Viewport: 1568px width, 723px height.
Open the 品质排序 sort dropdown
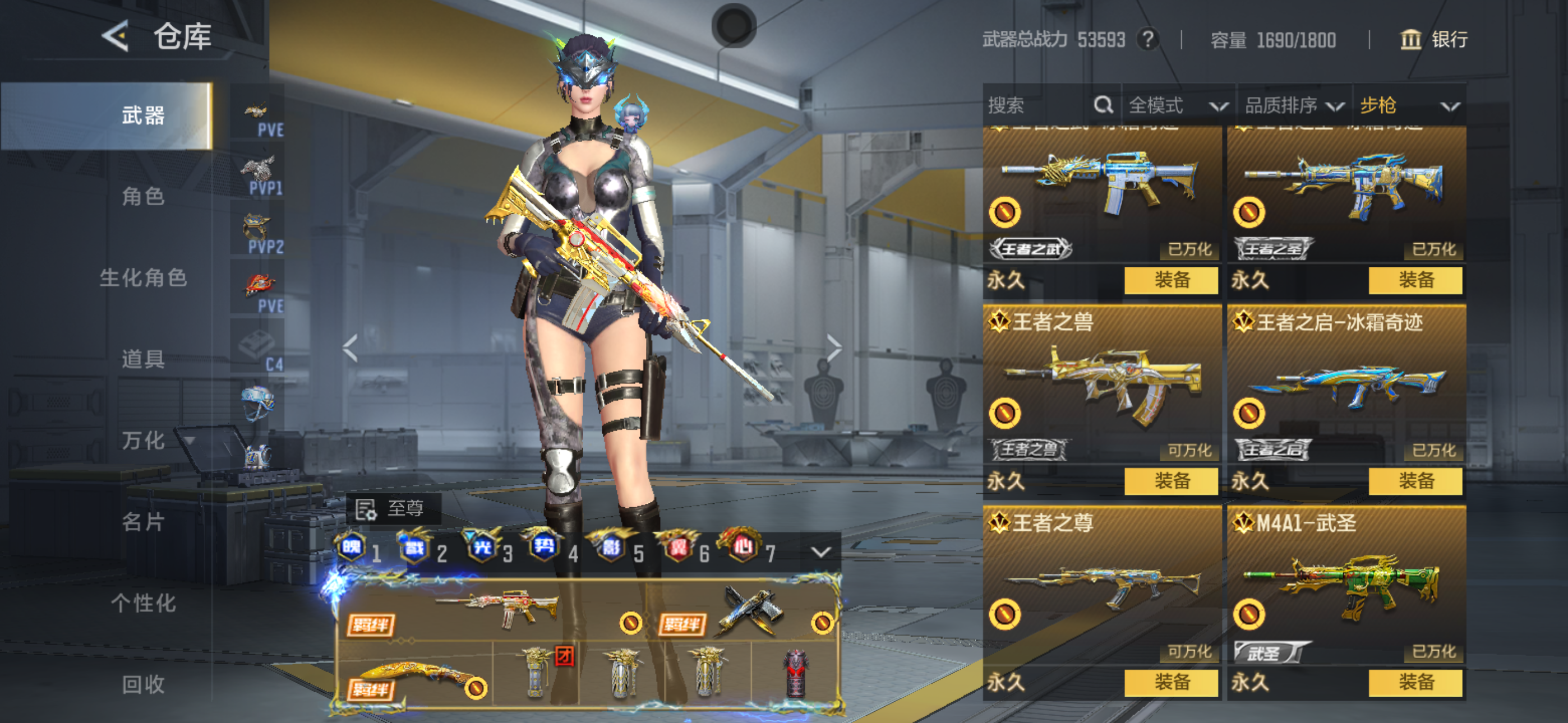[1293, 105]
